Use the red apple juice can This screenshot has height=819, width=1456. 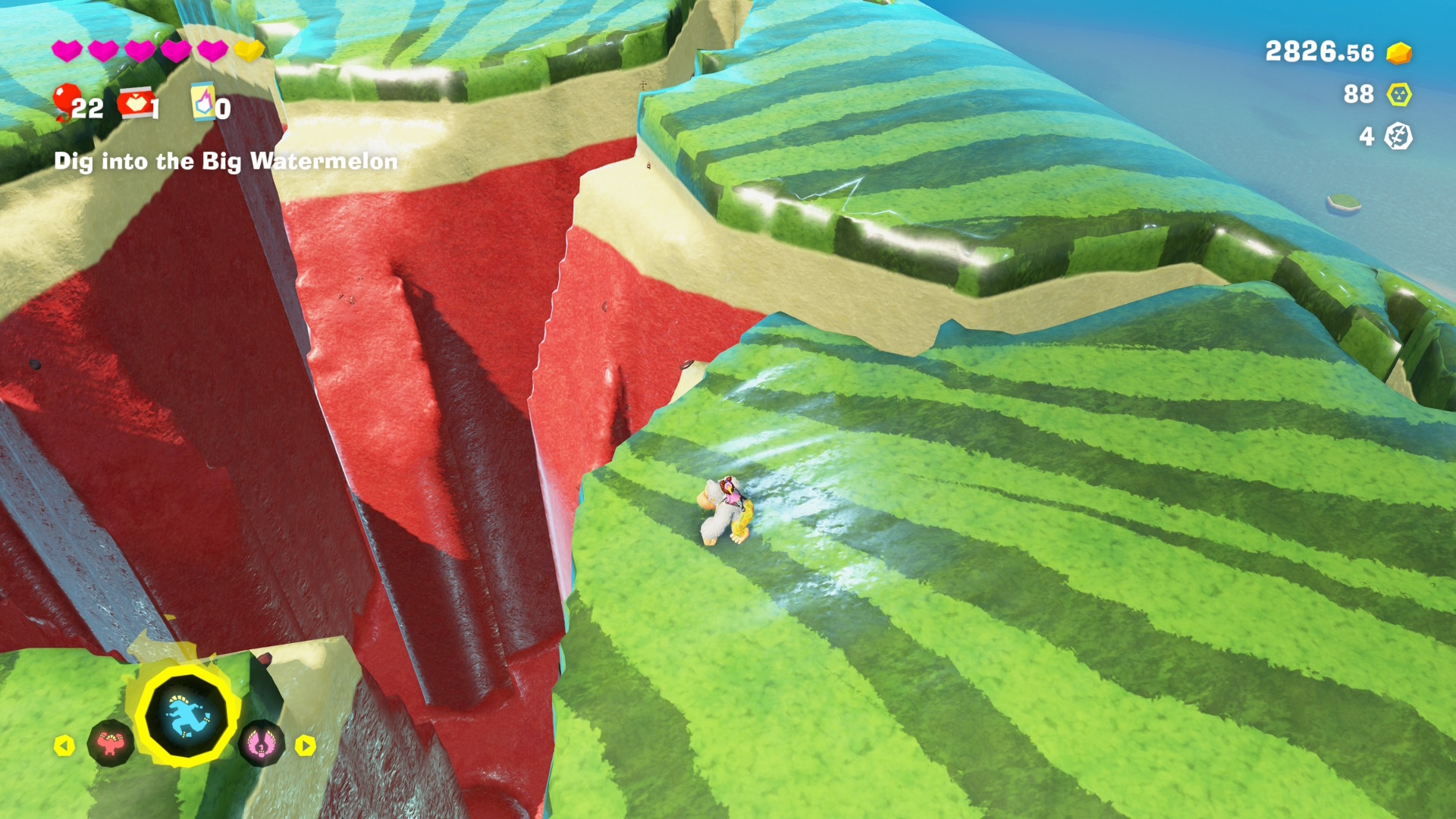pos(135,104)
